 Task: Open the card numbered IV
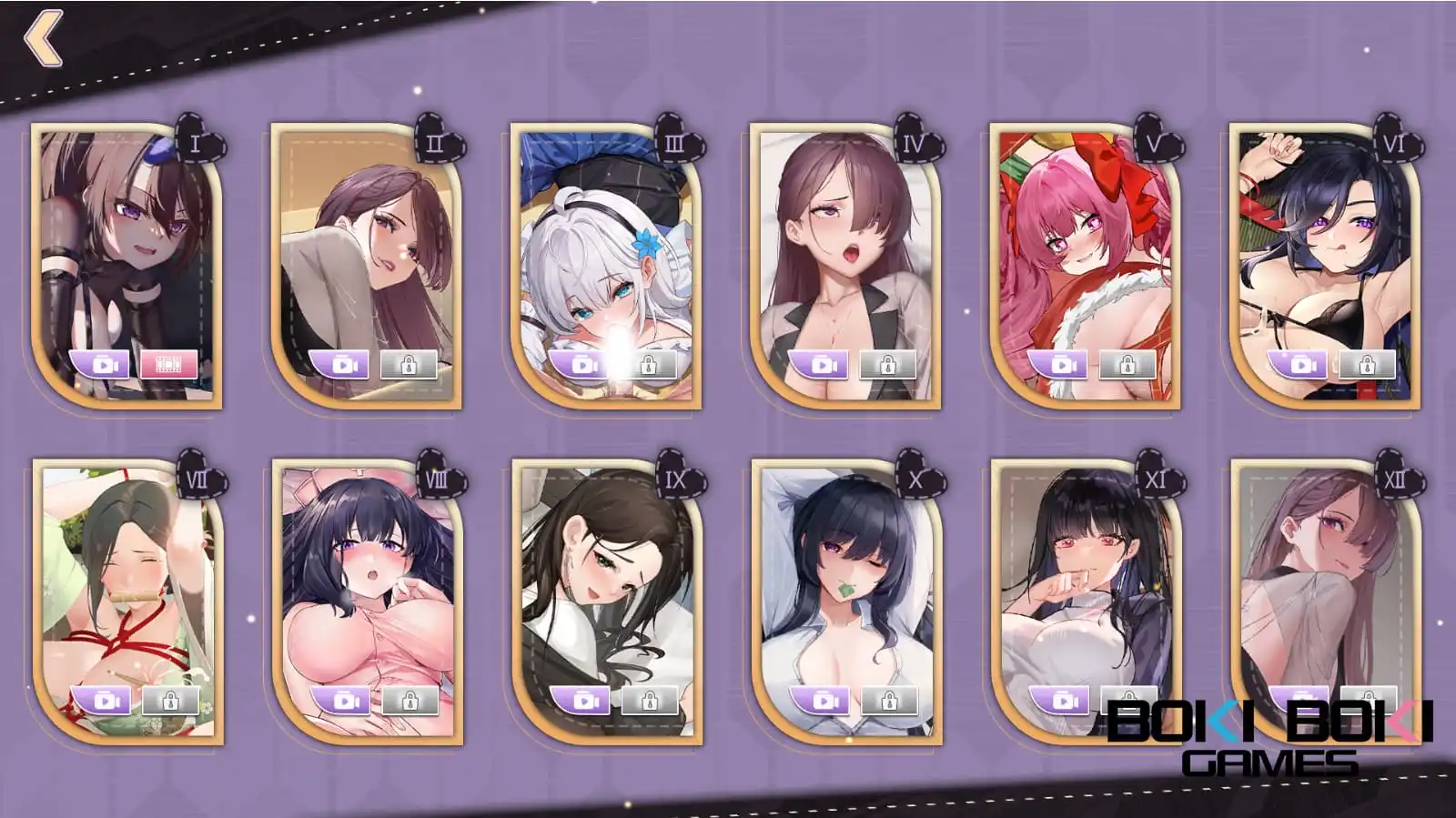point(844,246)
